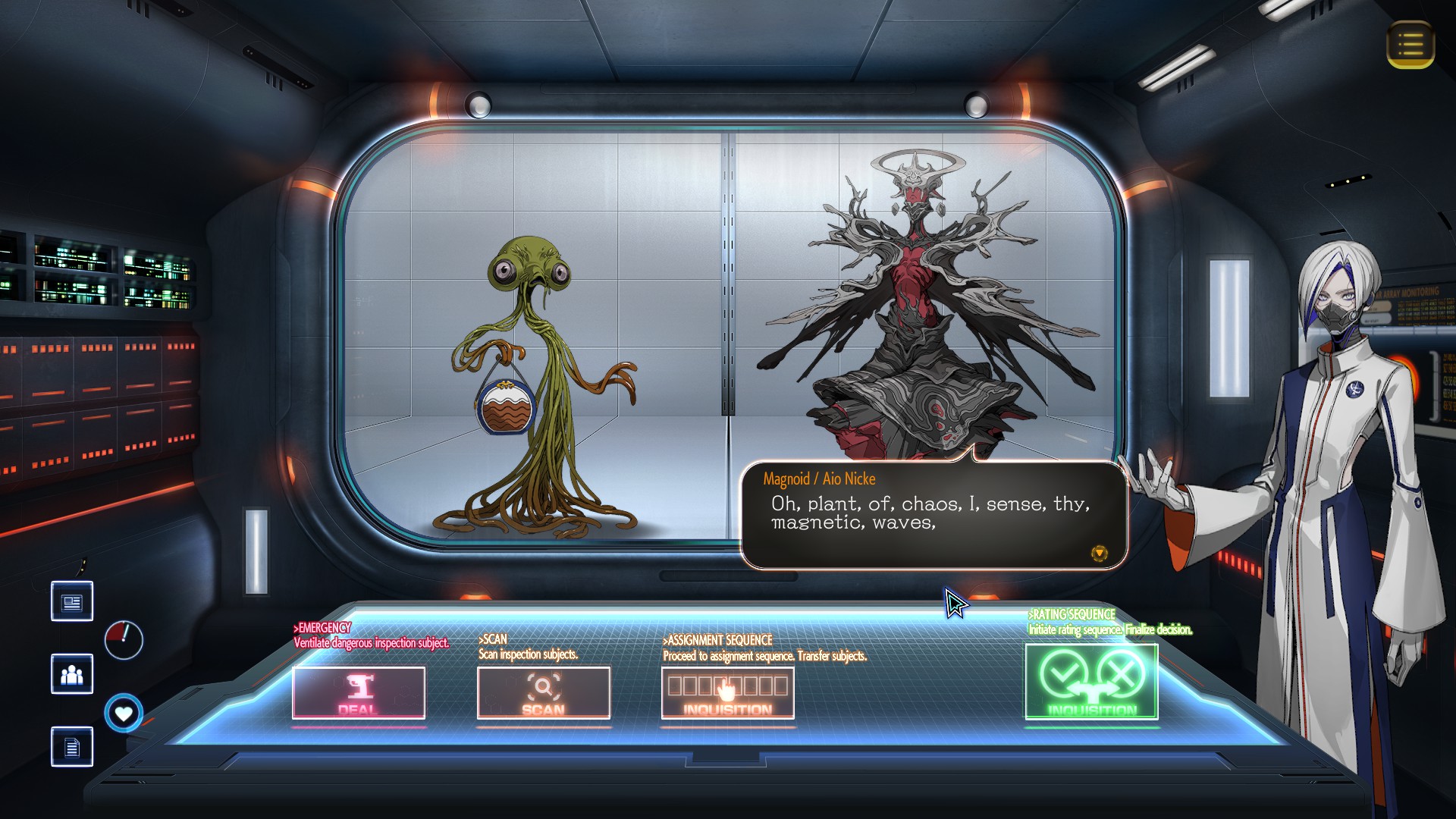Start the assignment sequence Inquisition button
This screenshot has width=1456, height=819.
[x=727, y=692]
